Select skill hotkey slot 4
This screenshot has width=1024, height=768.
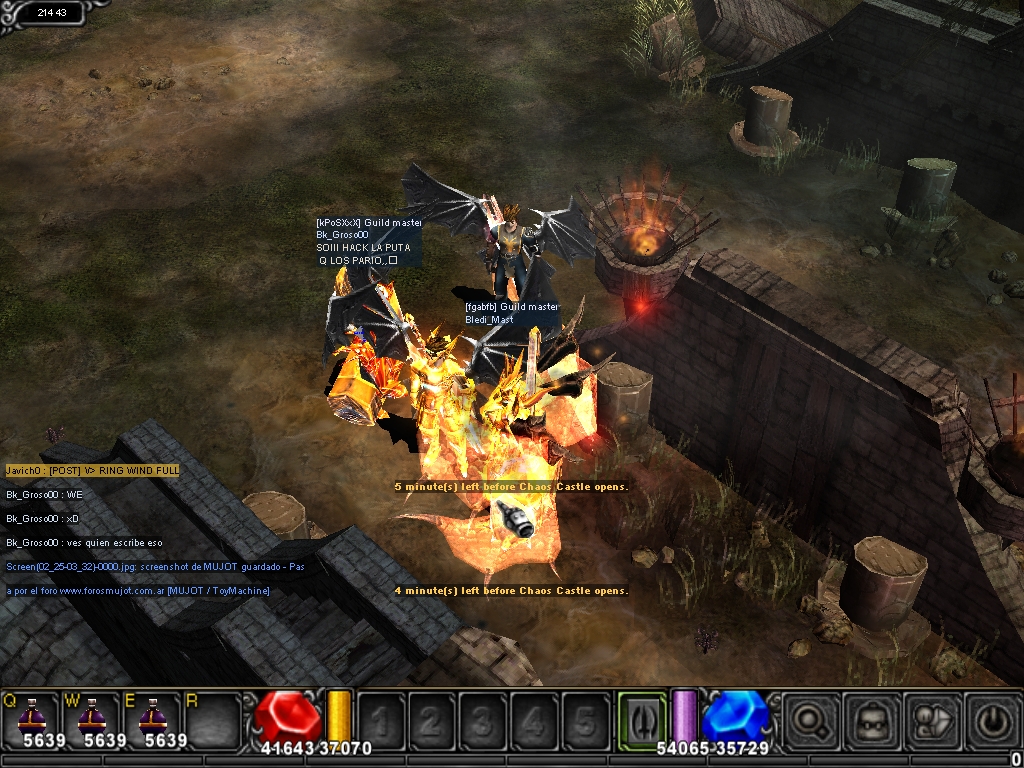coord(534,720)
